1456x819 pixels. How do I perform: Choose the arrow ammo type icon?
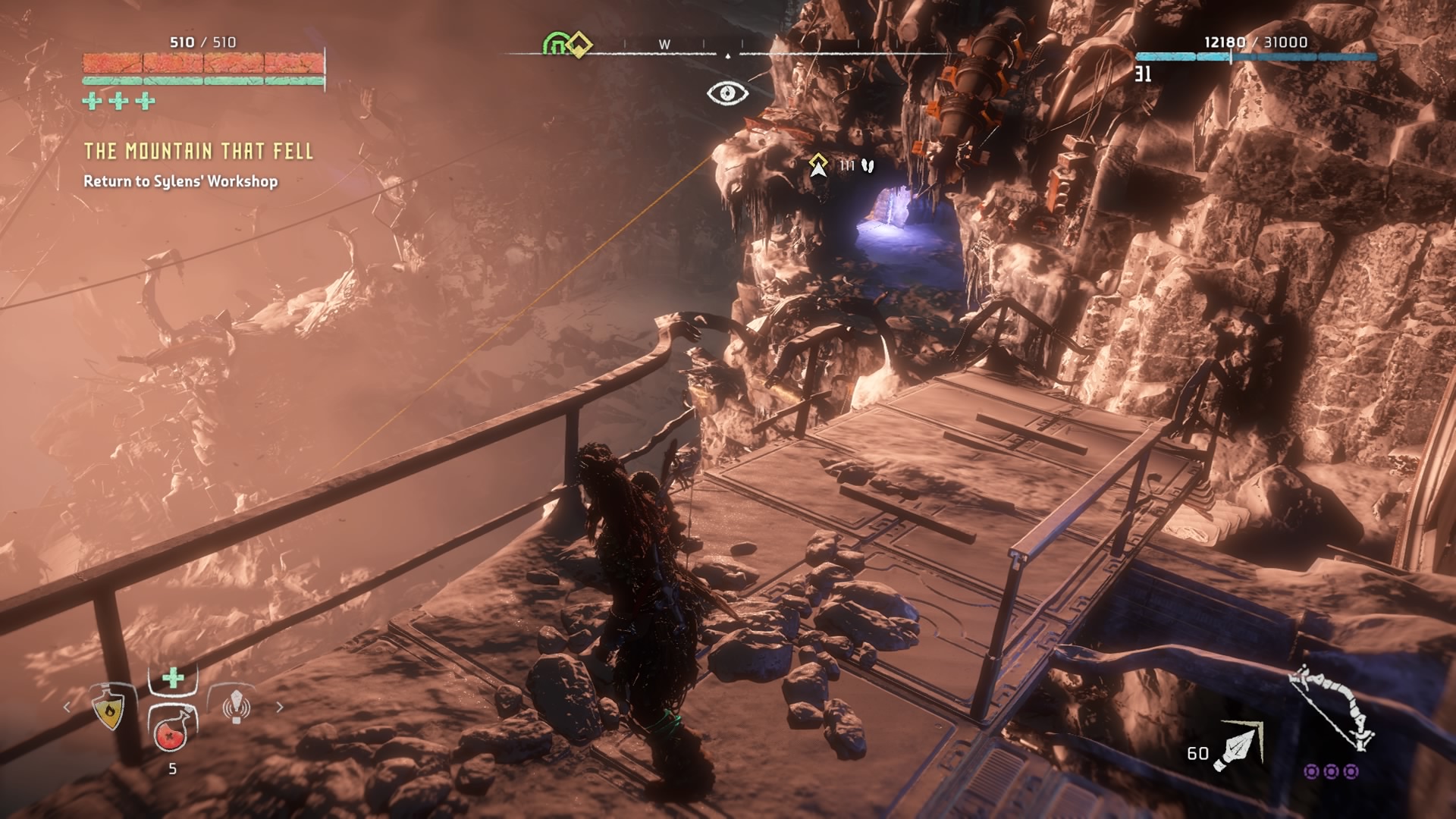[x=1238, y=746]
